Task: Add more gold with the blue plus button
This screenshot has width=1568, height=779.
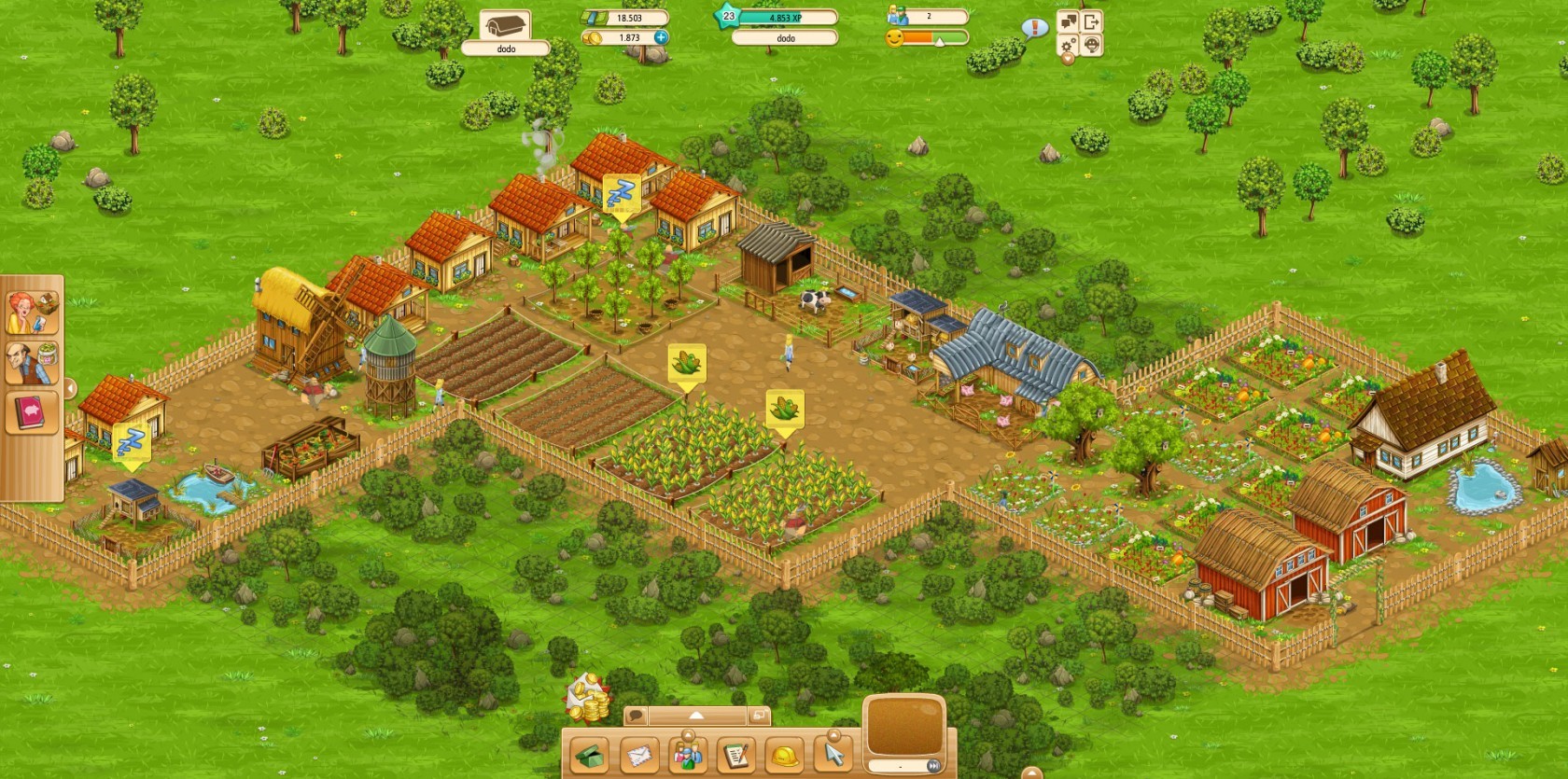Action: click(x=661, y=37)
